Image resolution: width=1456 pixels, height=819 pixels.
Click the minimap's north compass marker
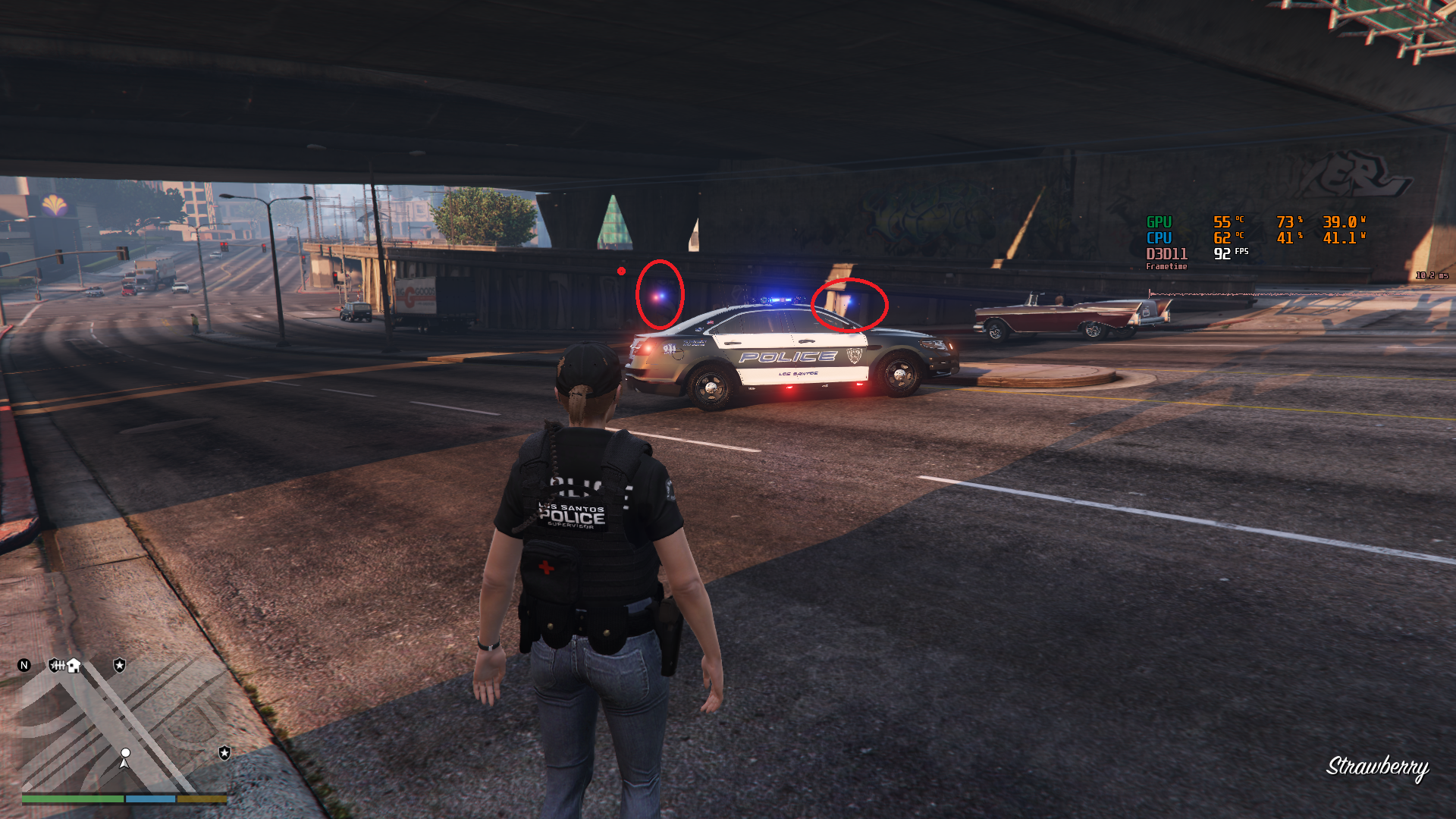pos(24,665)
